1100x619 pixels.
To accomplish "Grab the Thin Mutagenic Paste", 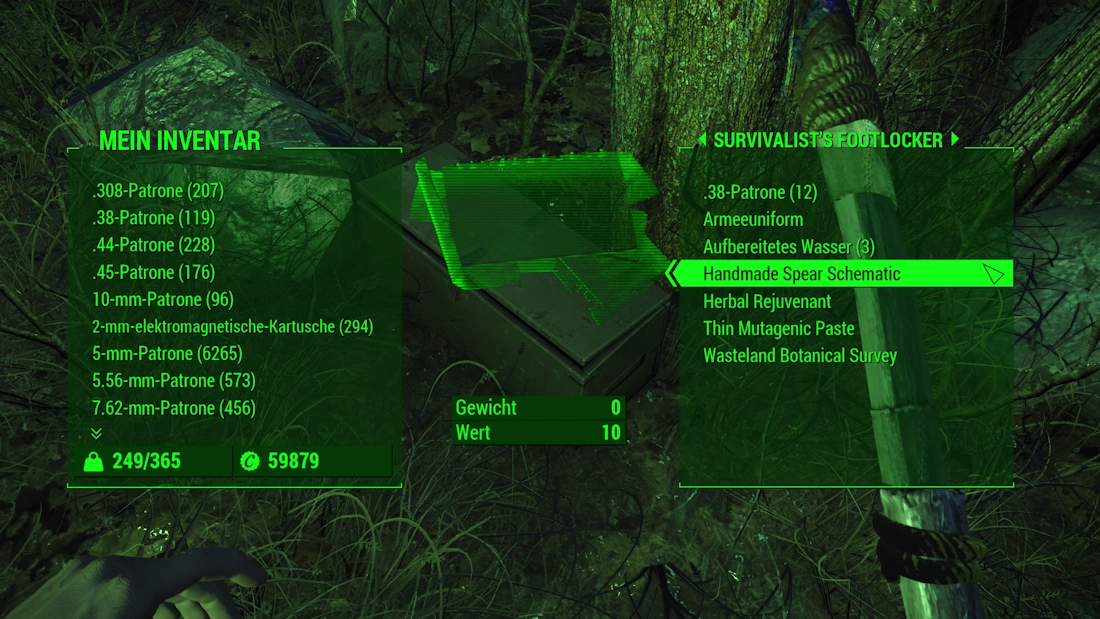I will tap(778, 328).
